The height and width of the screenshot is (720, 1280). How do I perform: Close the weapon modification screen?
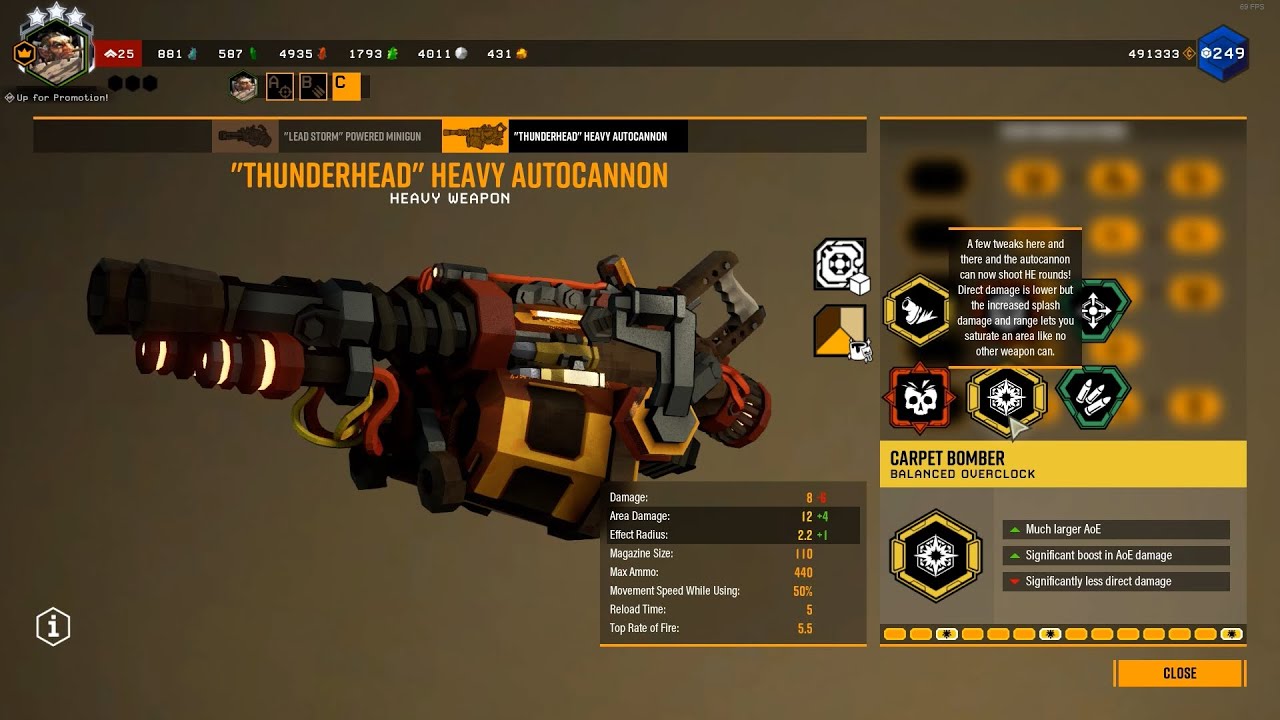pos(1180,673)
